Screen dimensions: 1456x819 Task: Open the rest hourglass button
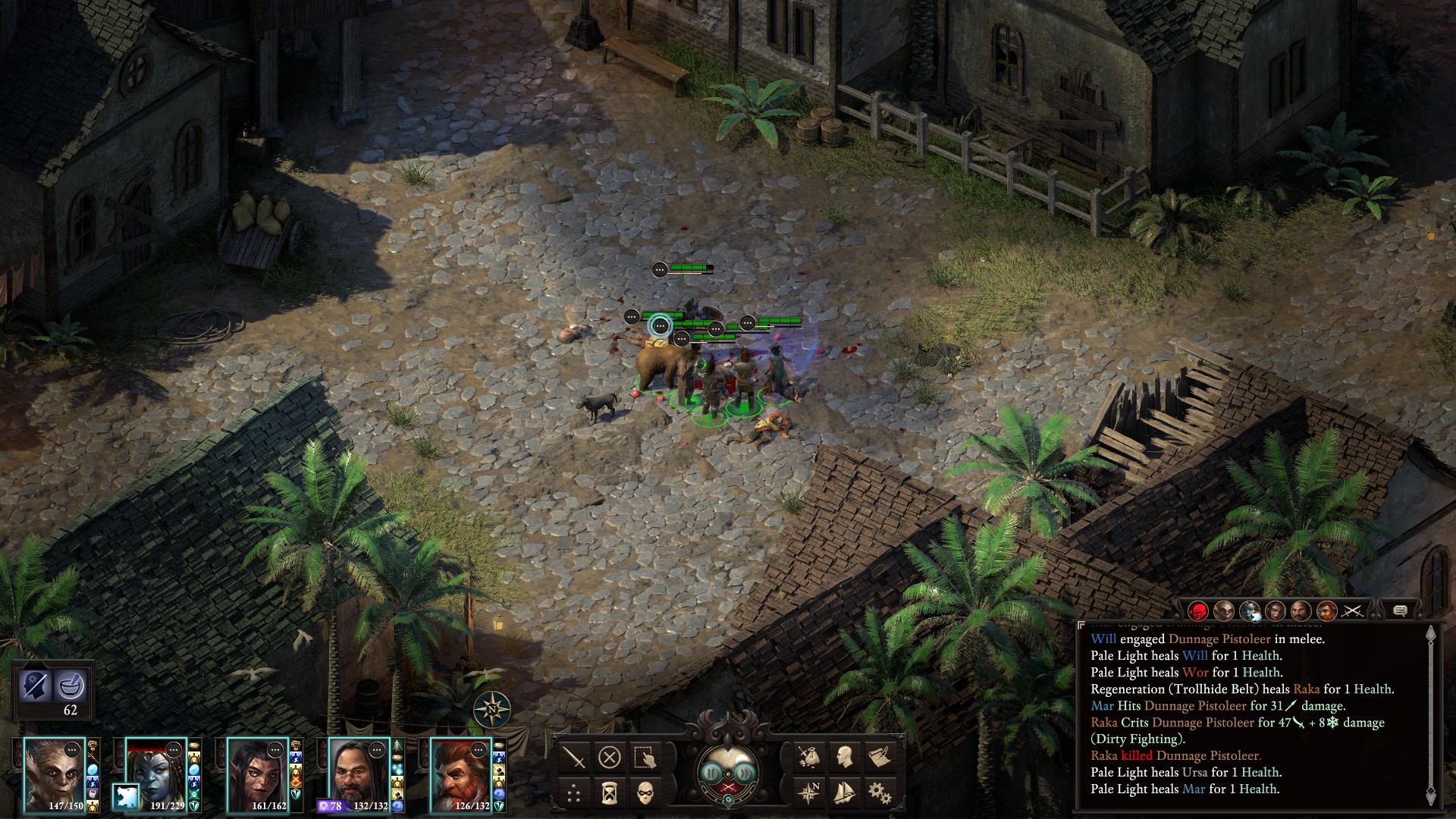point(609,793)
